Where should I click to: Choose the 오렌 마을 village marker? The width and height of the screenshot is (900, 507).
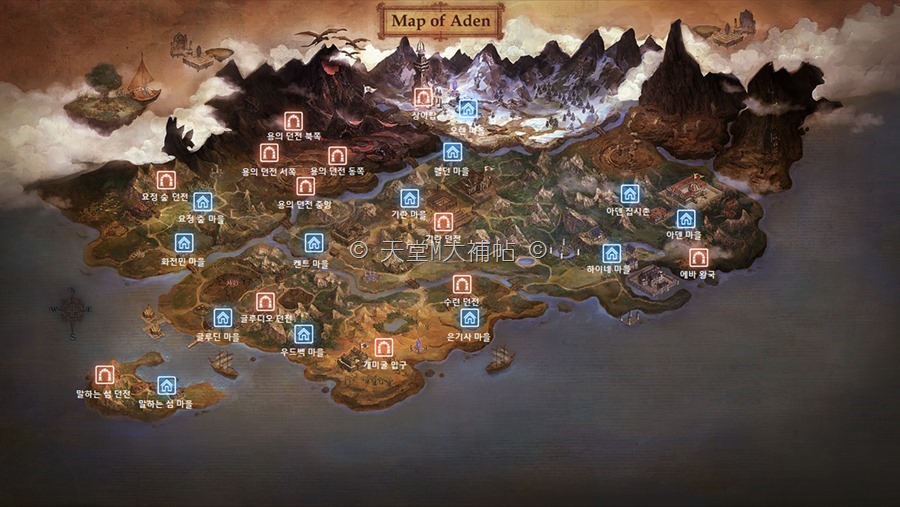pyautogui.click(x=467, y=109)
